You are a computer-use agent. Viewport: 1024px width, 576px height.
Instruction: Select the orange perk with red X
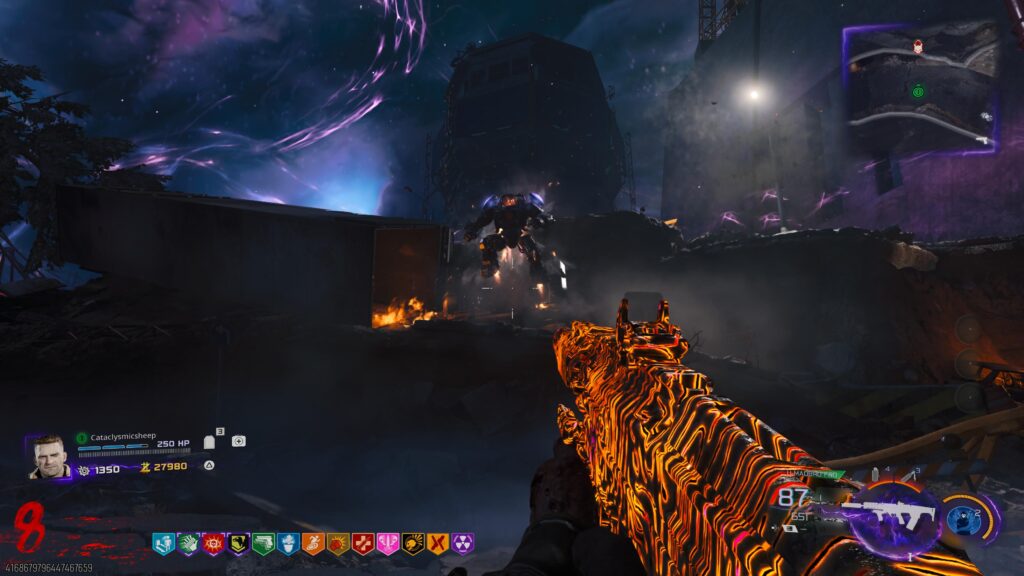[x=437, y=544]
